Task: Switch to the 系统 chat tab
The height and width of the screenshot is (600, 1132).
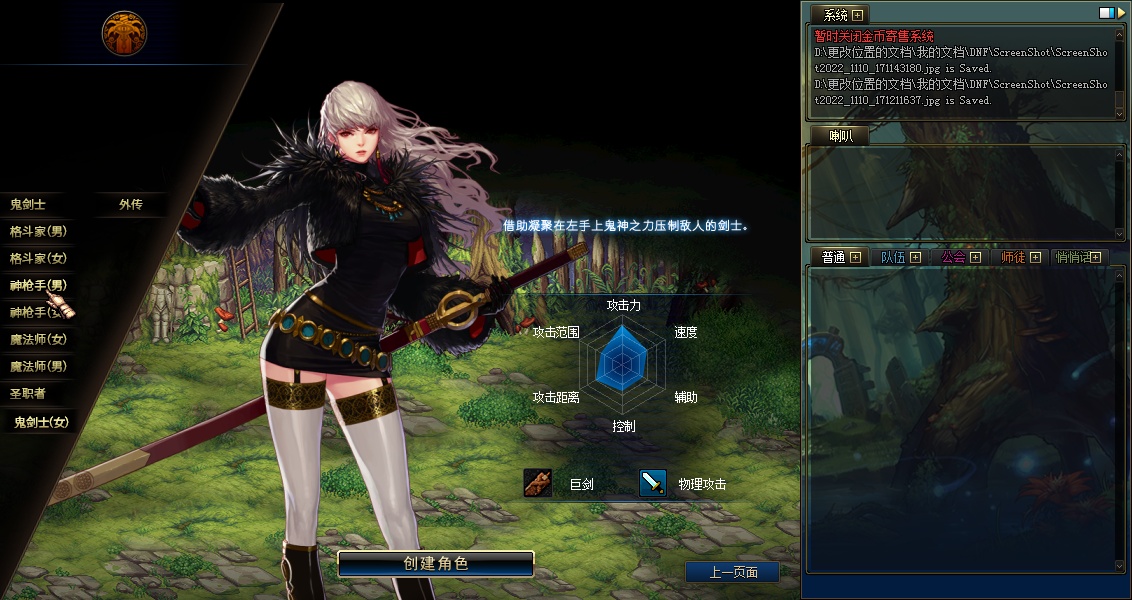Action: [x=838, y=15]
